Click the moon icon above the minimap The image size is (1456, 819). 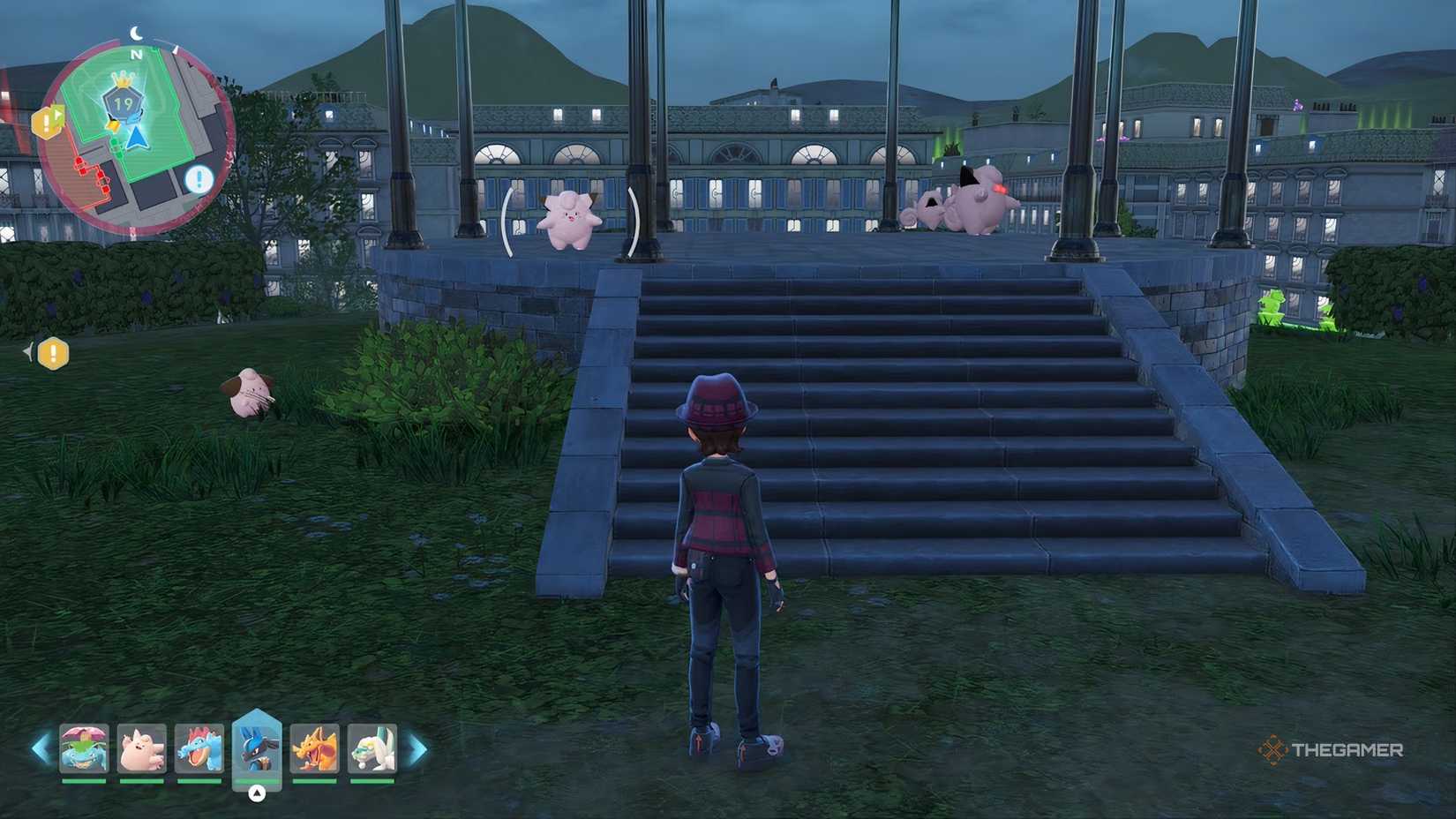[136, 33]
